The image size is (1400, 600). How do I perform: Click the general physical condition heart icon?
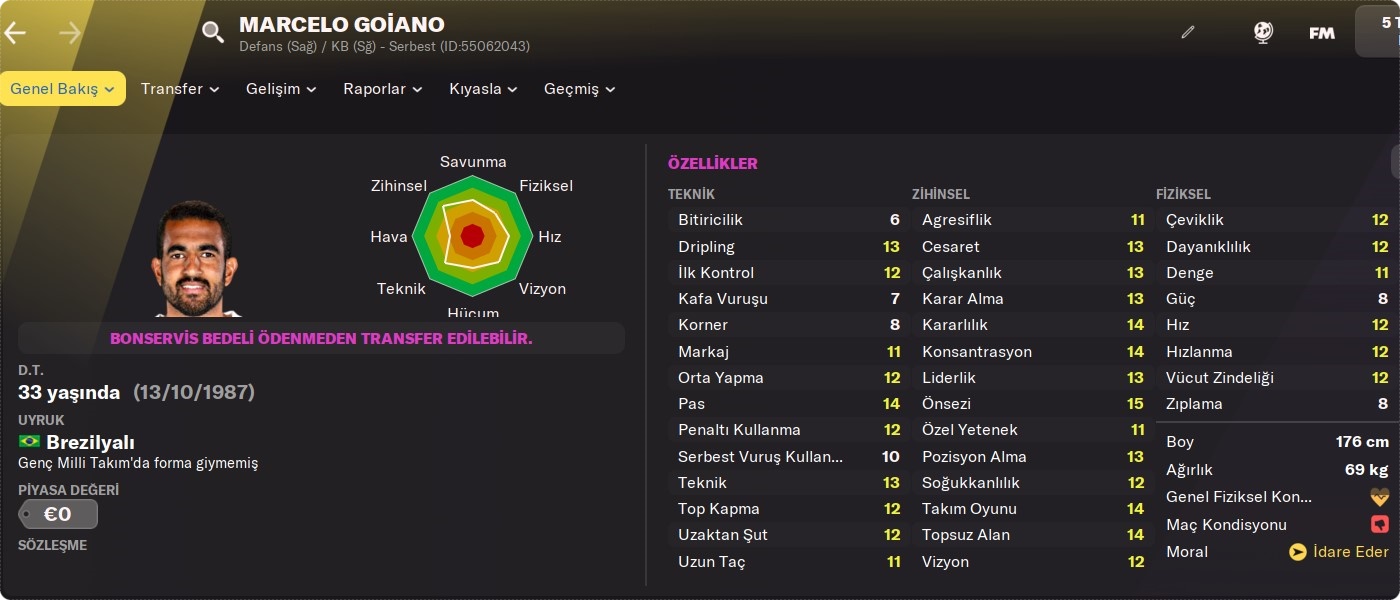coord(1380,497)
